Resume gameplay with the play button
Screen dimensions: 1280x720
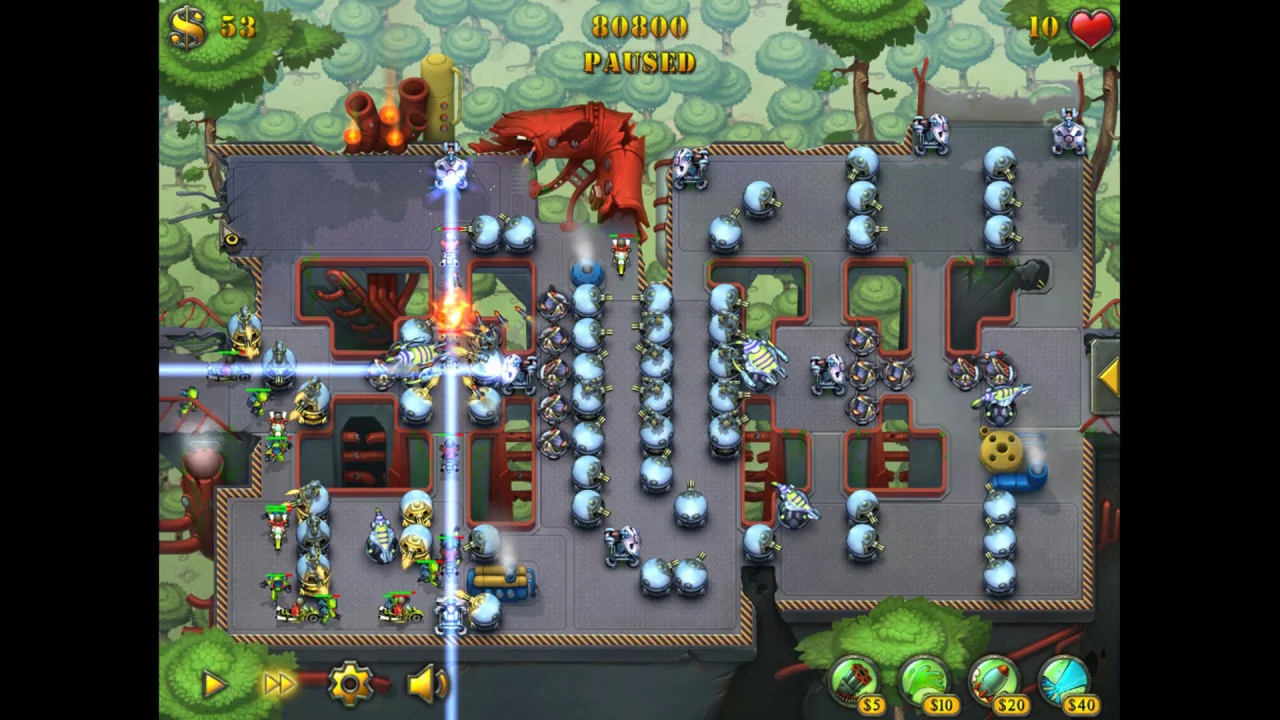point(213,683)
